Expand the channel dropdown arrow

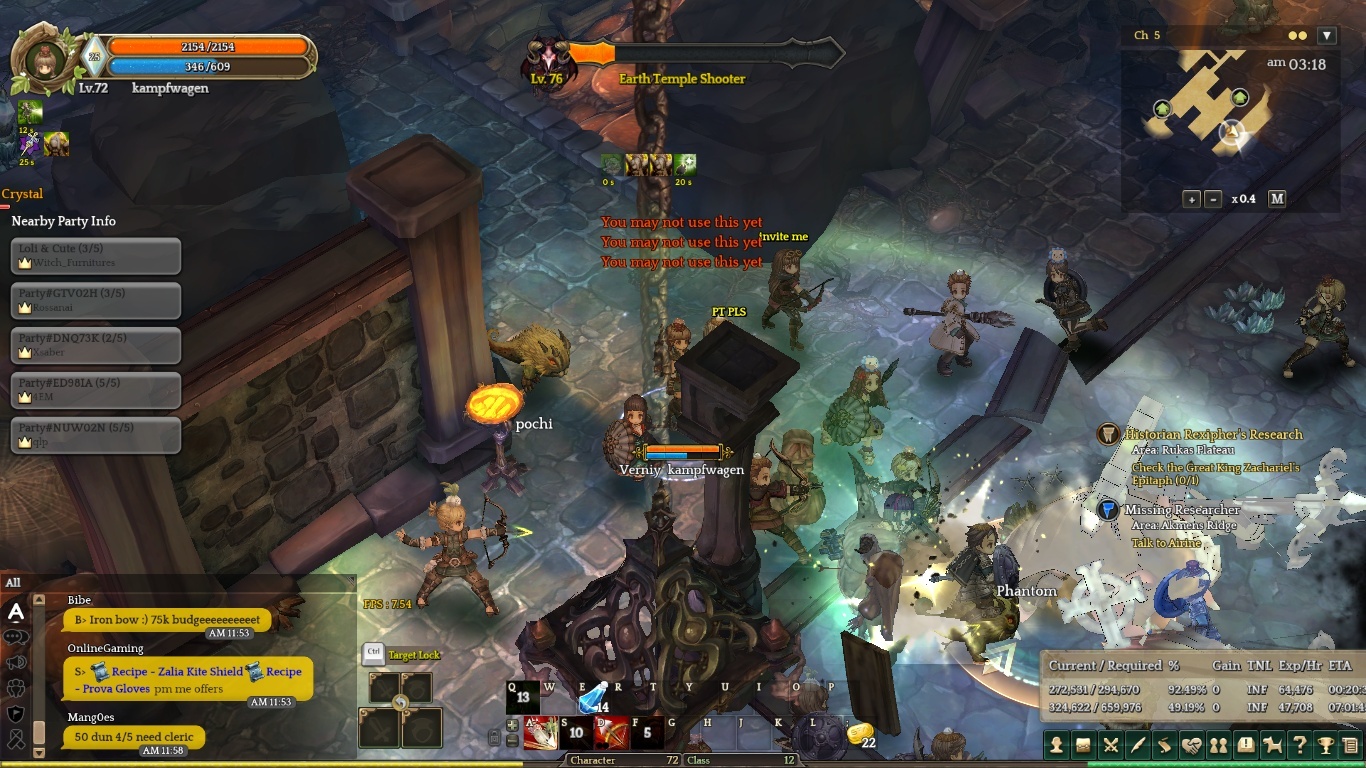coord(1327,36)
